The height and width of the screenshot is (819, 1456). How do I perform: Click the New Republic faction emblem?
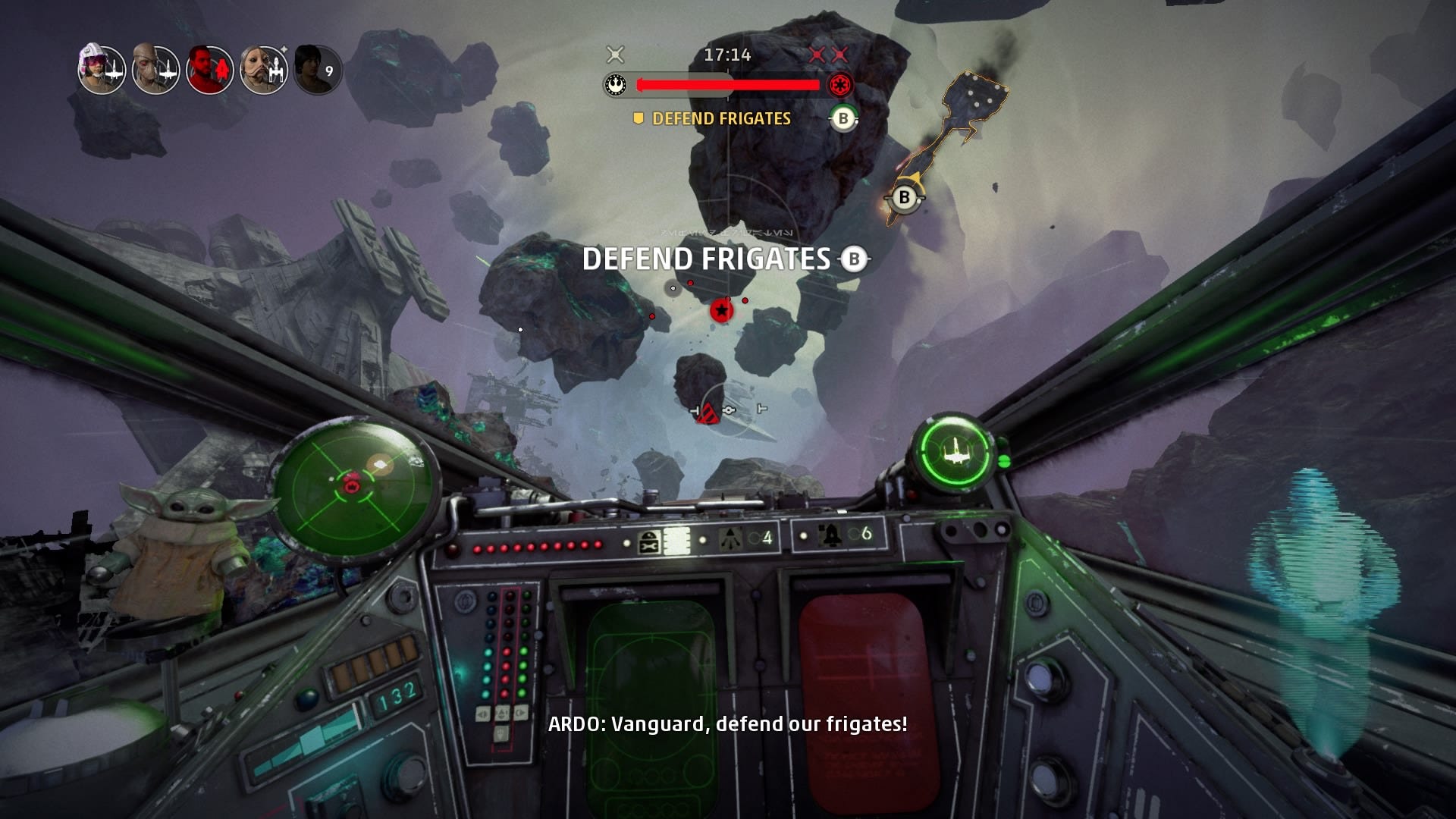point(616,85)
